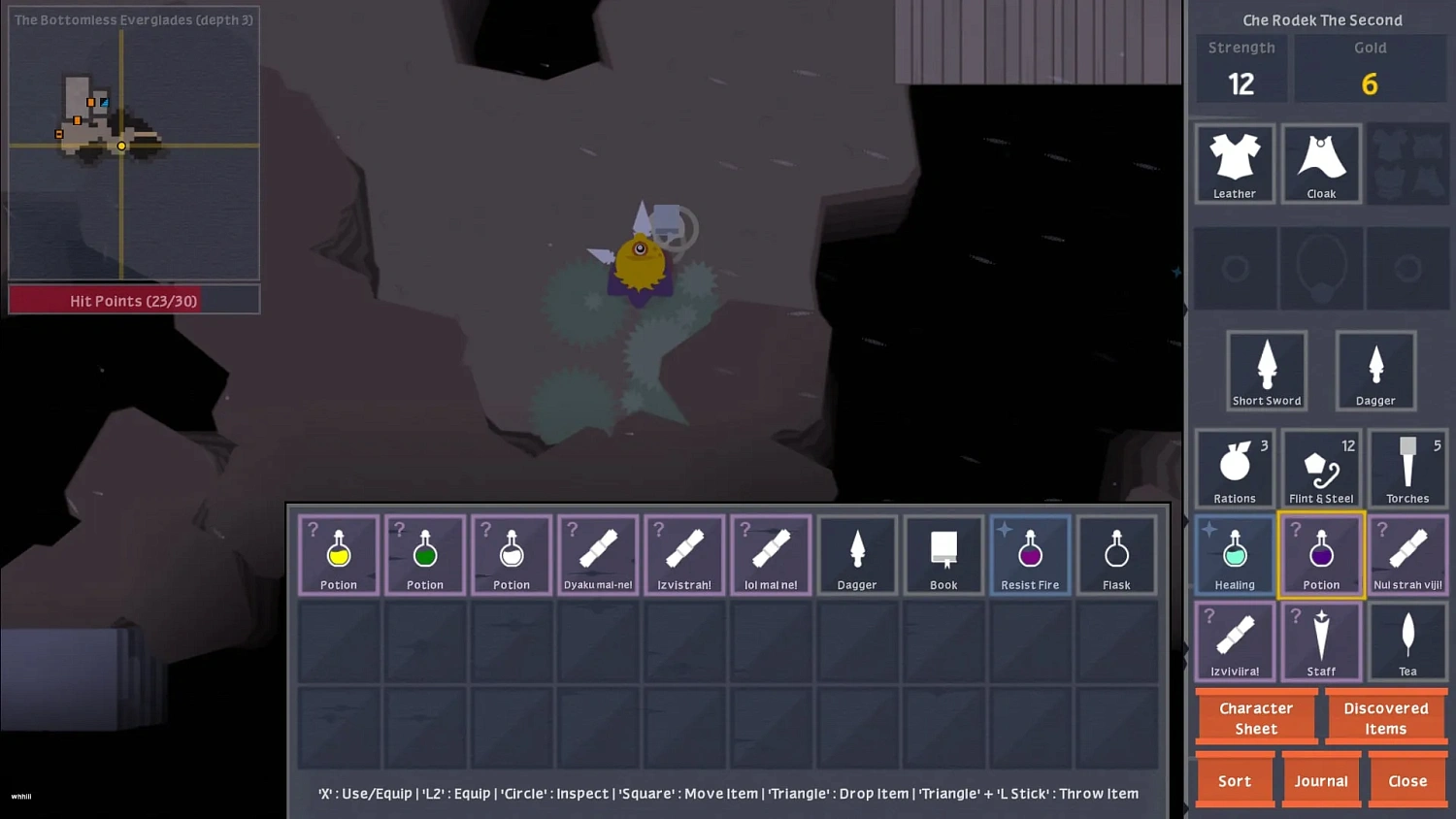This screenshot has height=819, width=1456.
Task: Open the Character Sheet
Action: [x=1256, y=718]
